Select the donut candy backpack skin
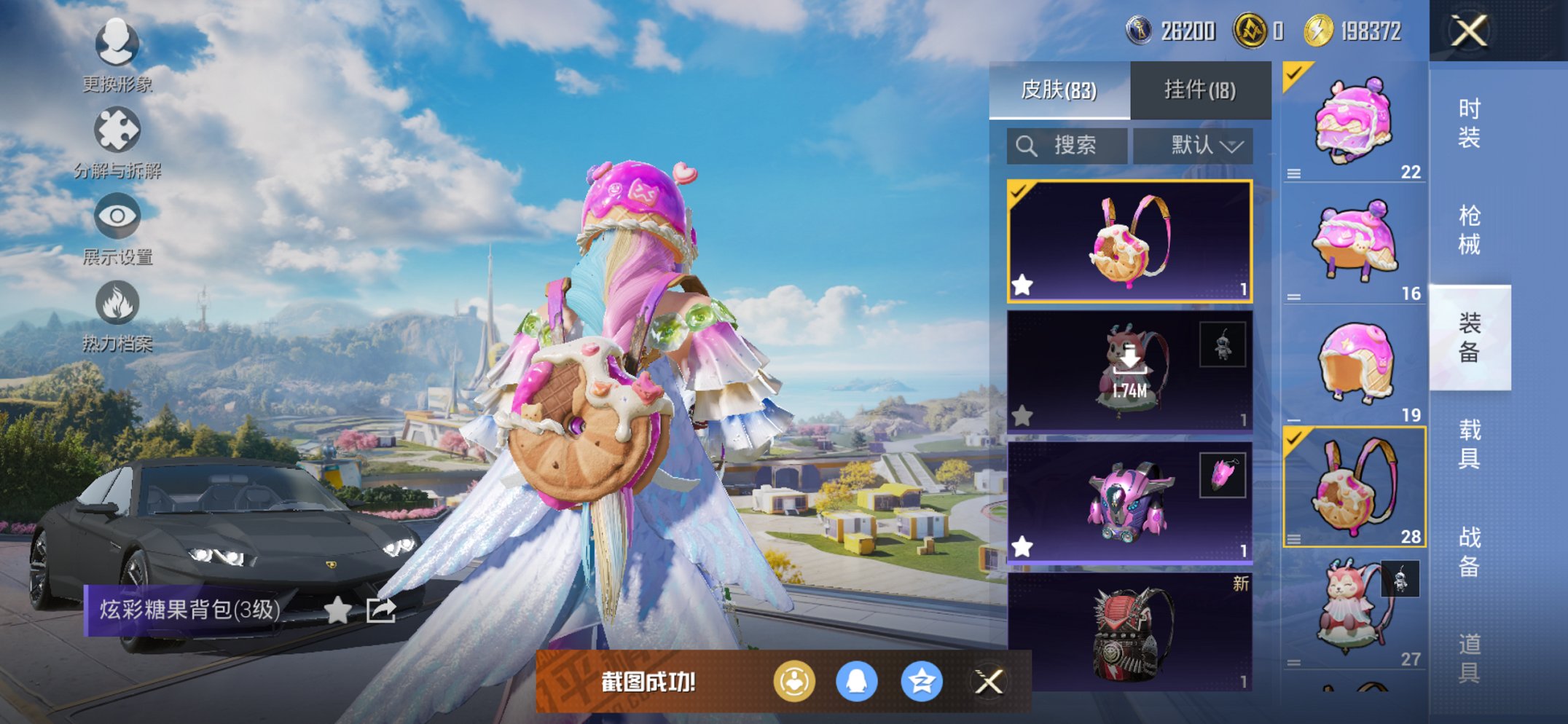Image resolution: width=1568 pixels, height=724 pixels. (x=1129, y=241)
